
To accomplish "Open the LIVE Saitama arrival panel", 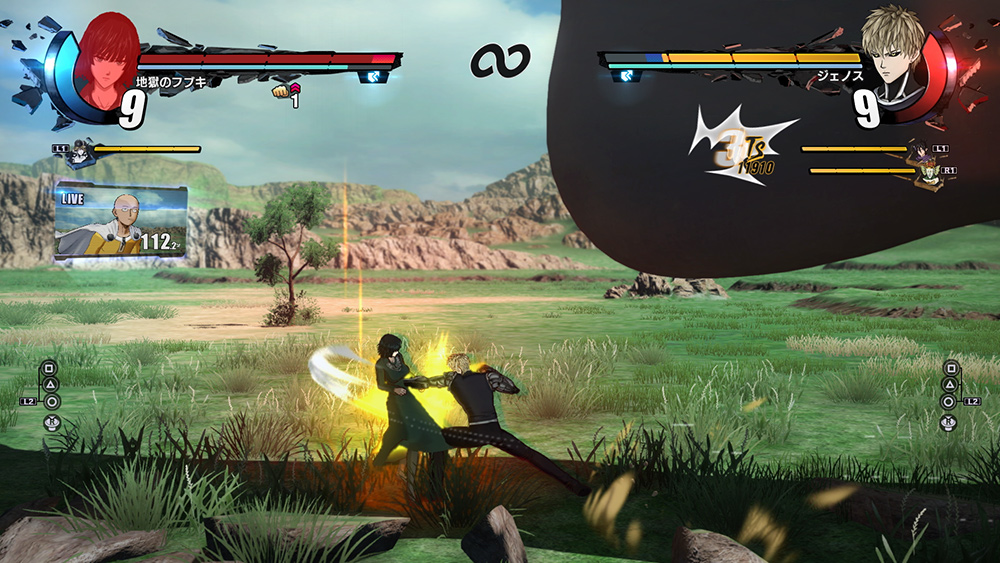I will click(x=121, y=222).
